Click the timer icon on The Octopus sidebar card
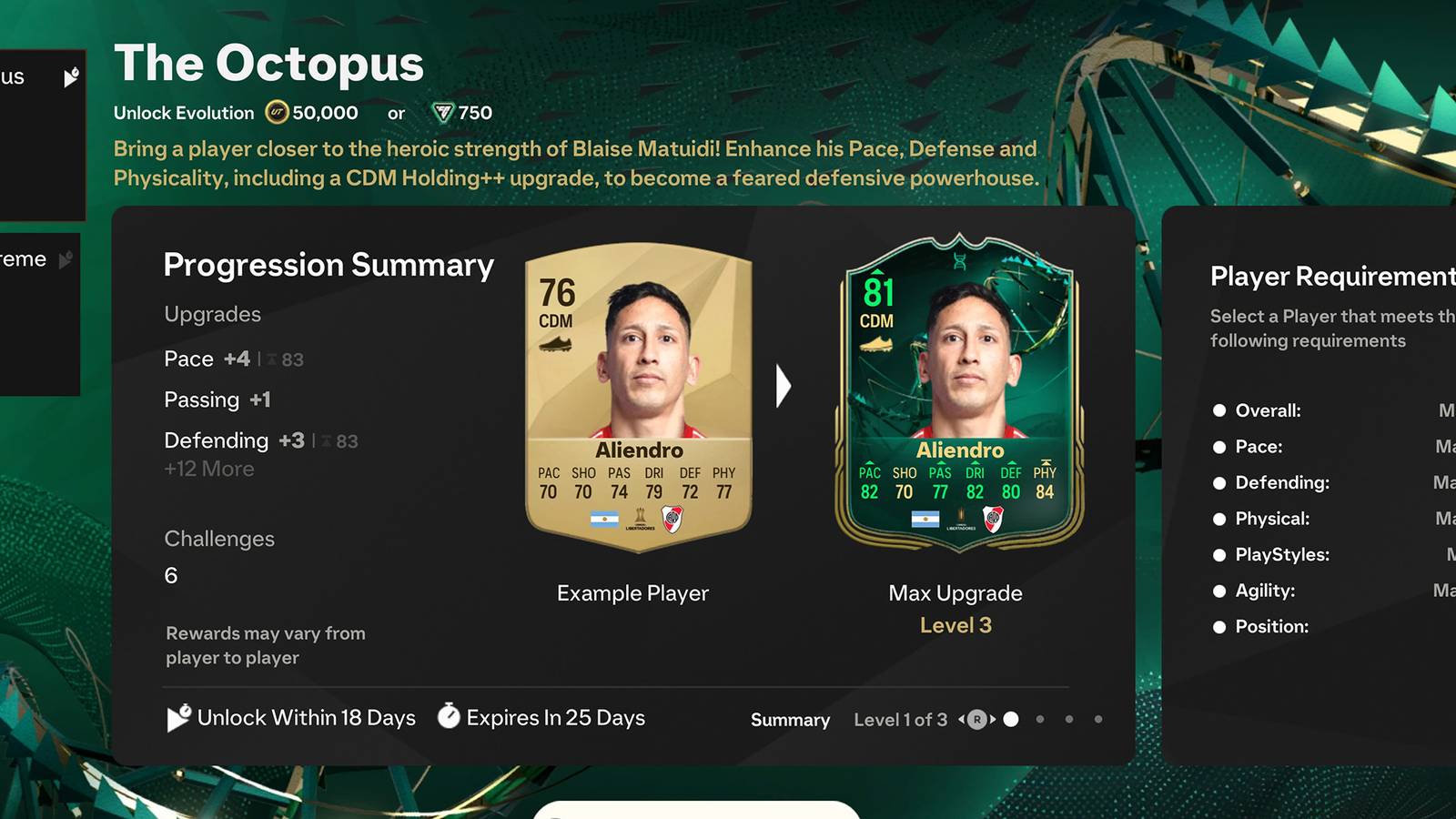Image resolution: width=1456 pixels, height=819 pixels. click(70, 77)
